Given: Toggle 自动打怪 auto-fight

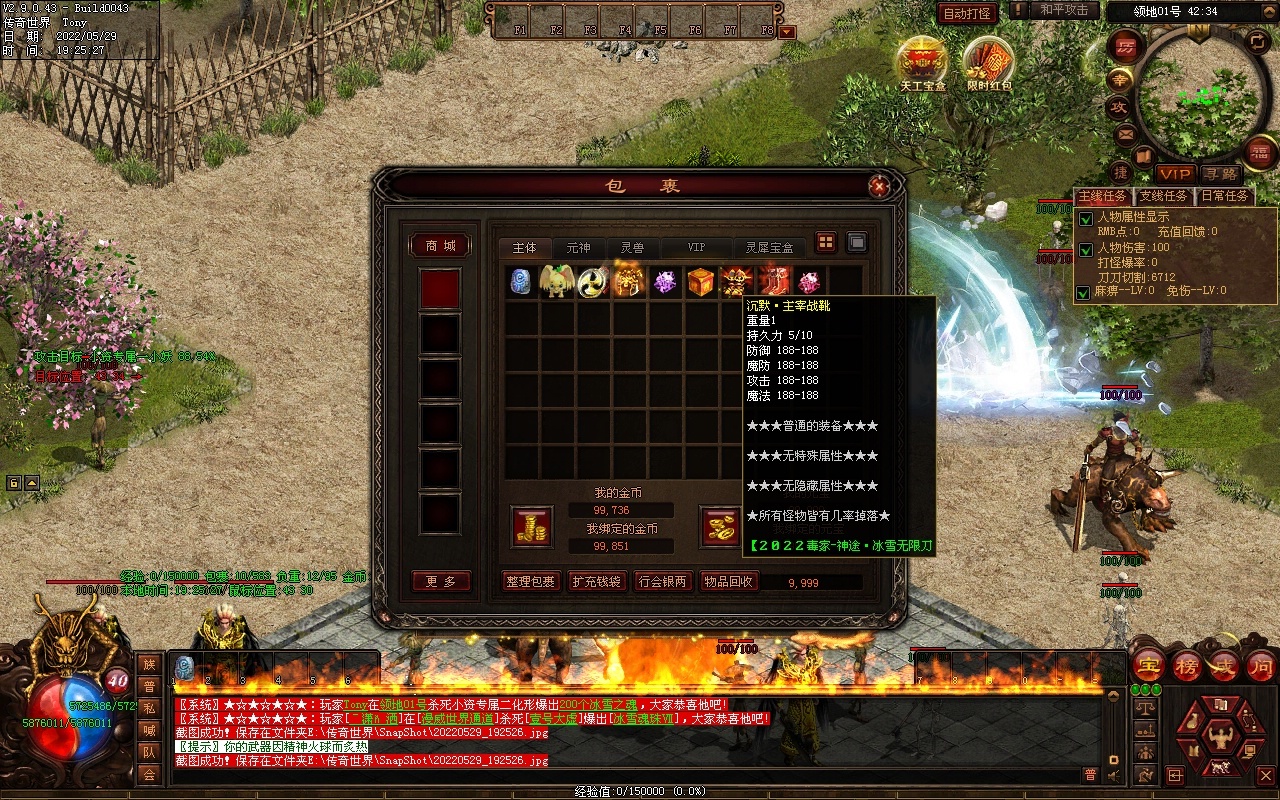Looking at the screenshot, I should [x=967, y=13].
